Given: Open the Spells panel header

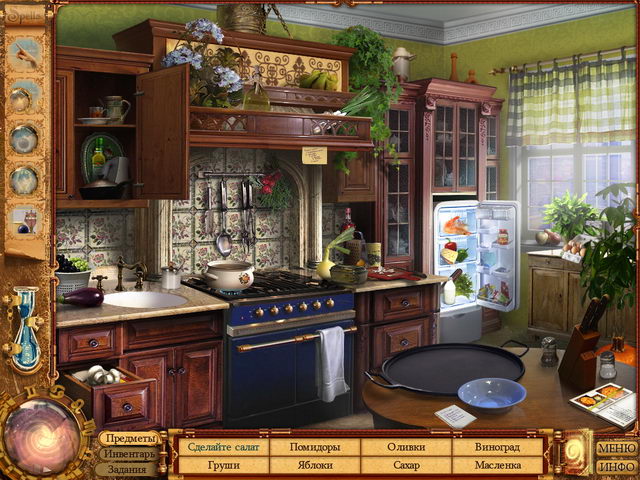Looking at the screenshot, I should tap(22, 18).
